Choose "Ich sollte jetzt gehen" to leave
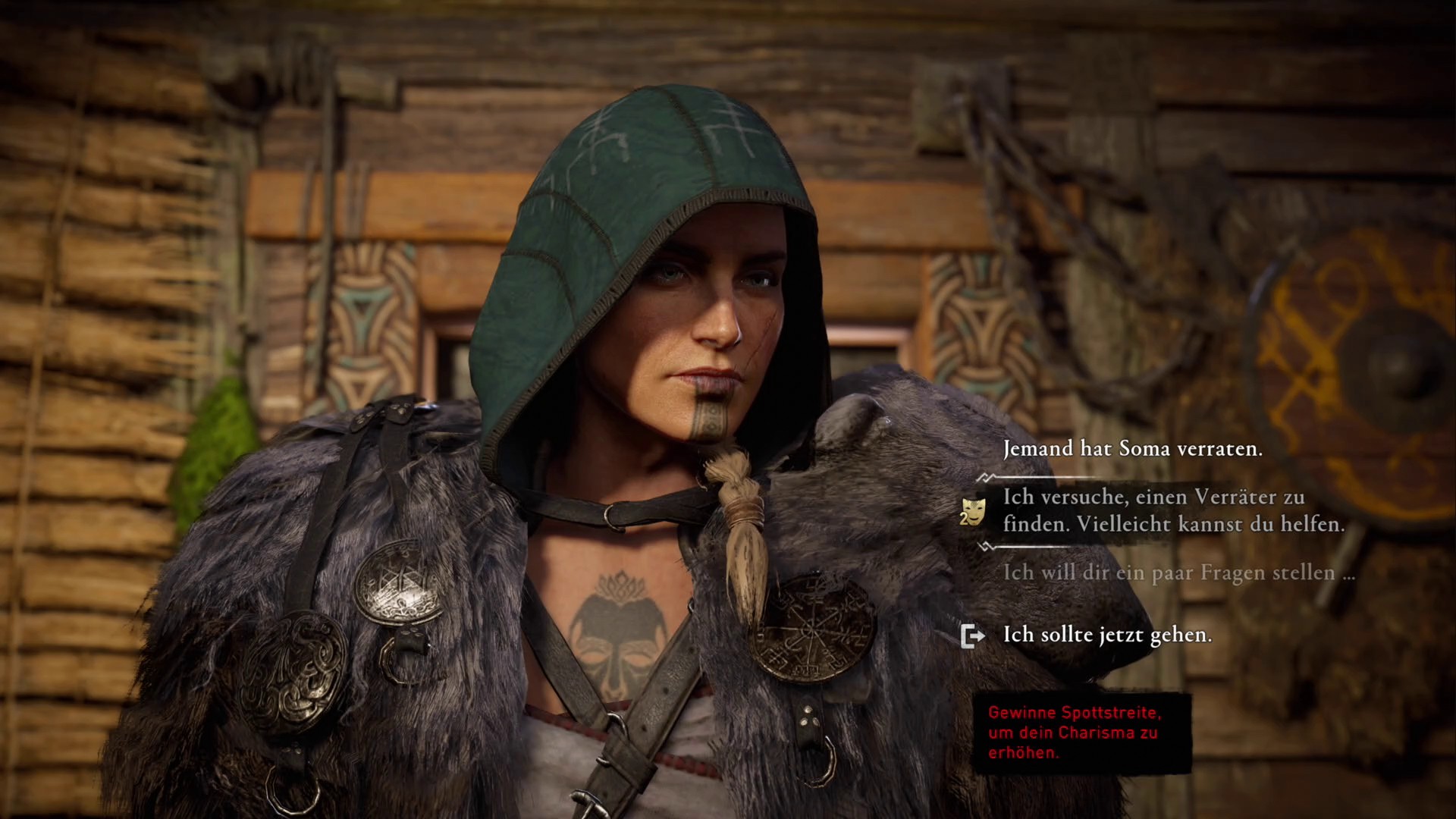 click(1106, 635)
